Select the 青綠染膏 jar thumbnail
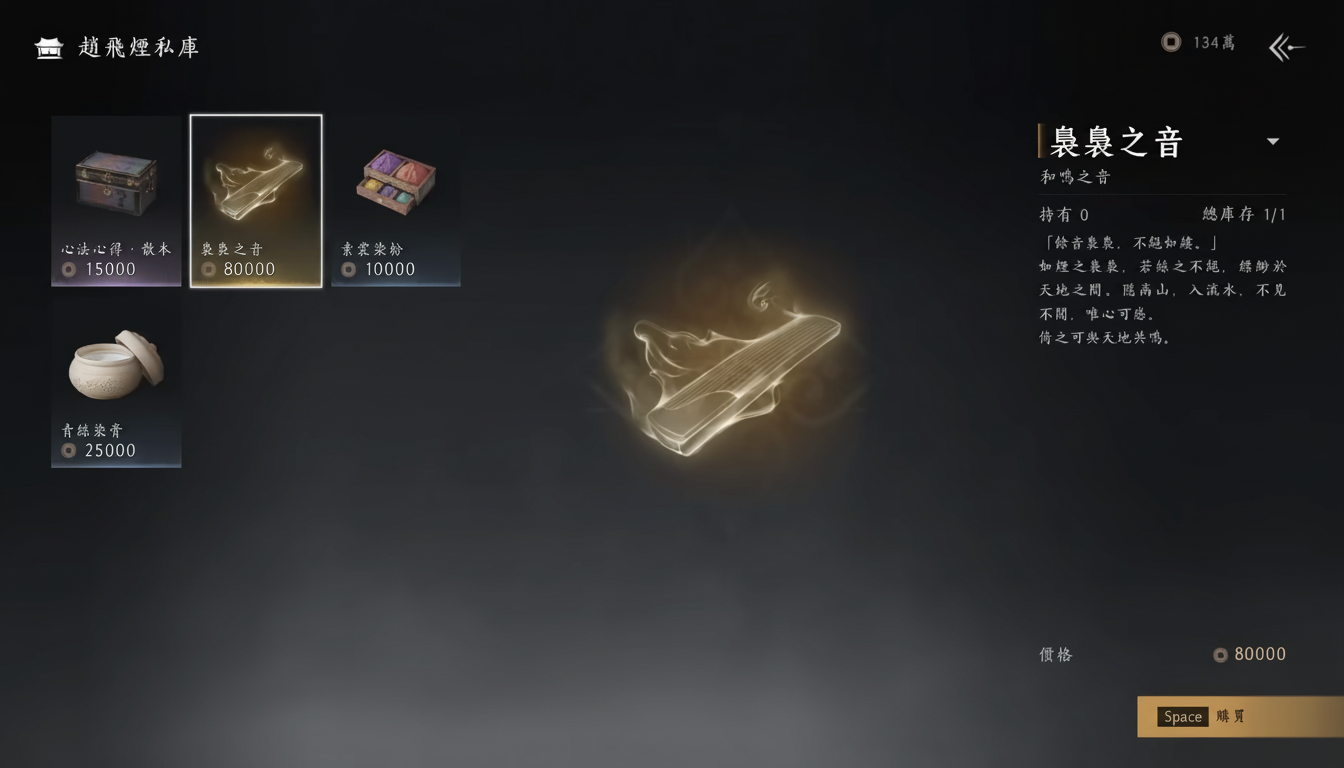1344x768 pixels. 116,365
